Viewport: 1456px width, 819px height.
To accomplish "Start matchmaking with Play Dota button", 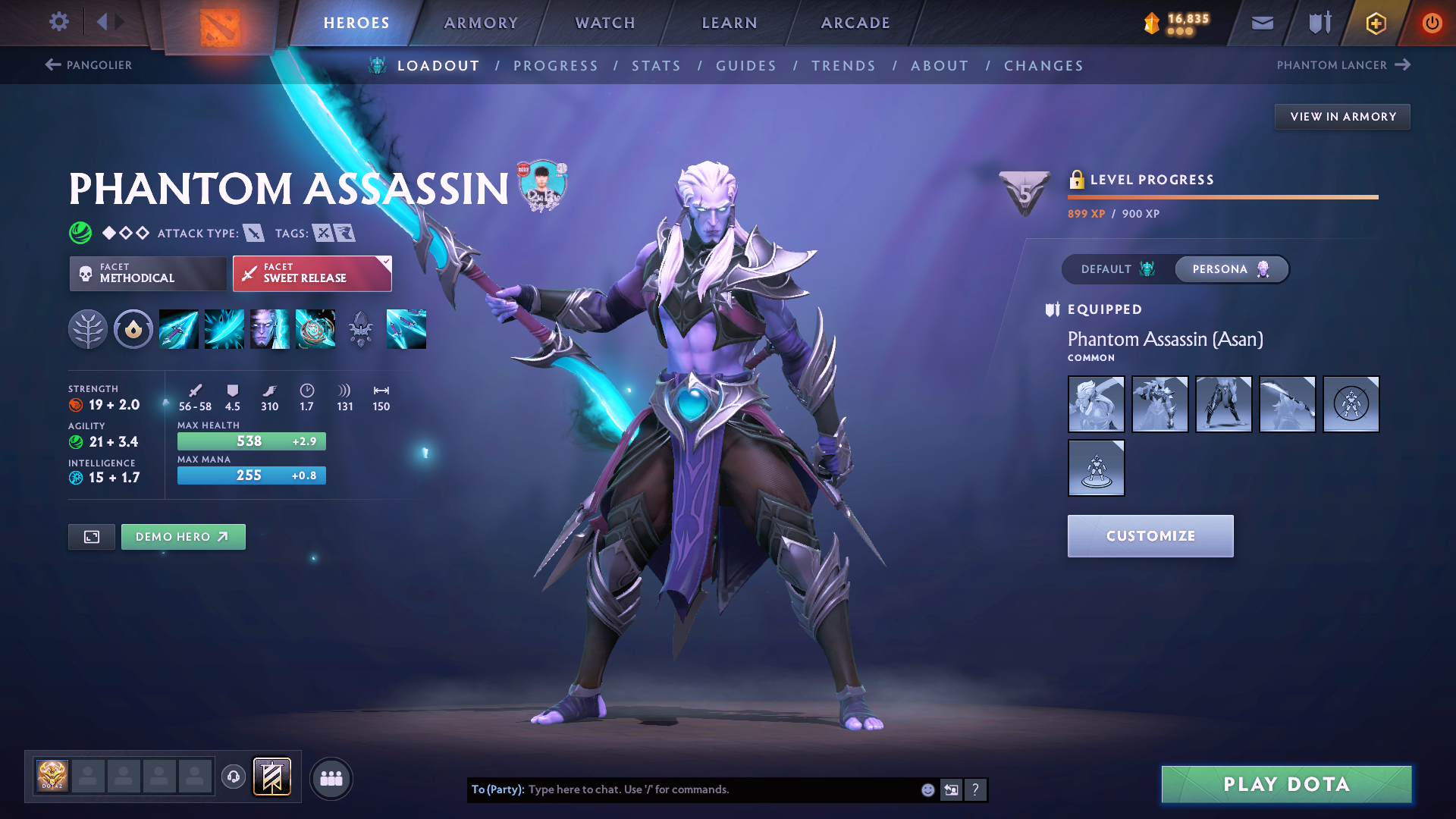I will click(x=1286, y=784).
